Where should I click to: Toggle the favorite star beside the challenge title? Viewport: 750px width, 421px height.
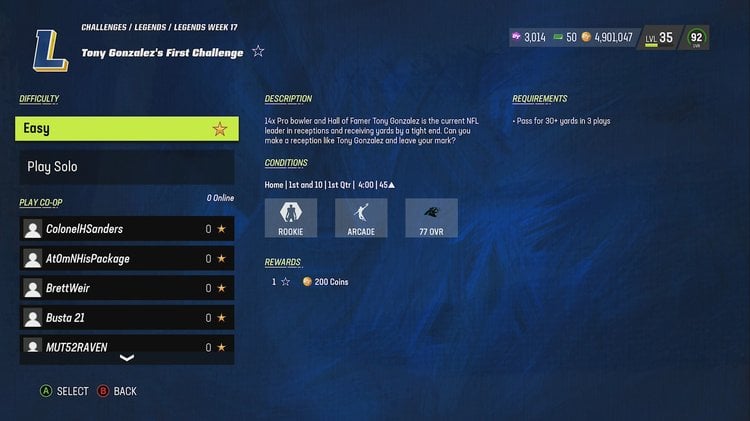[258, 52]
